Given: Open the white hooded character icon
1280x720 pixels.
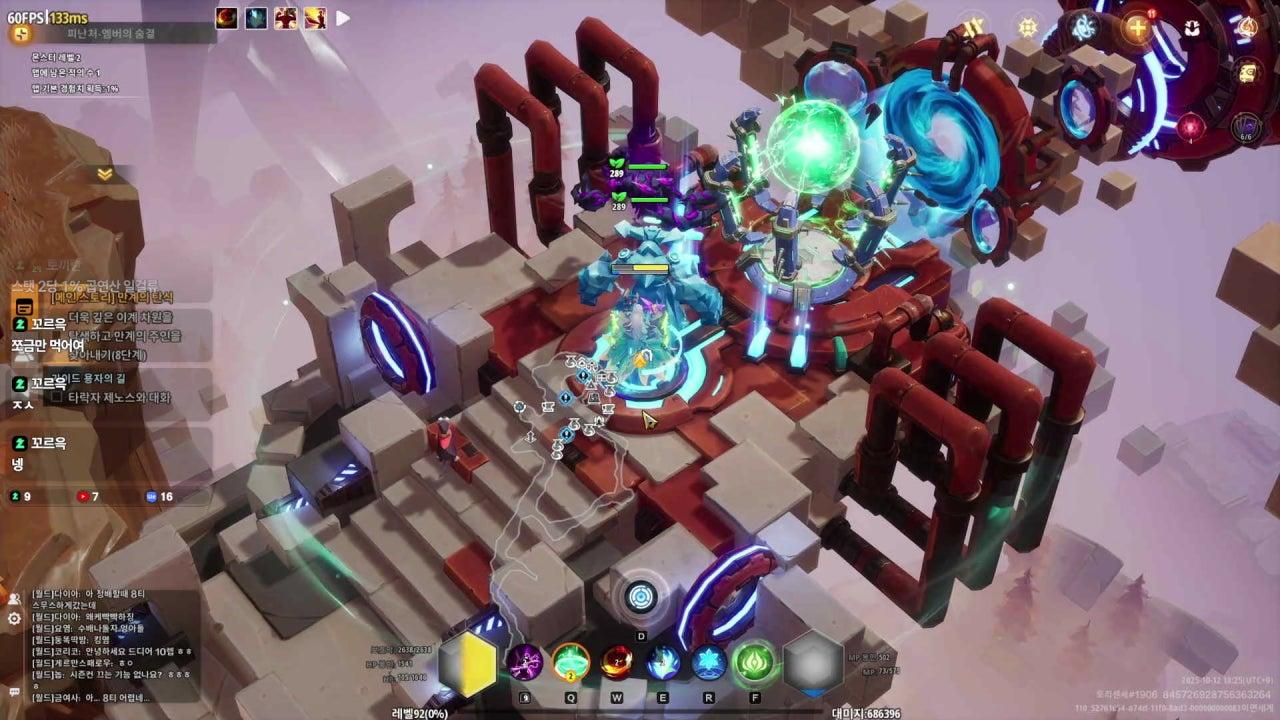Looking at the screenshot, I should (x=1192, y=28).
